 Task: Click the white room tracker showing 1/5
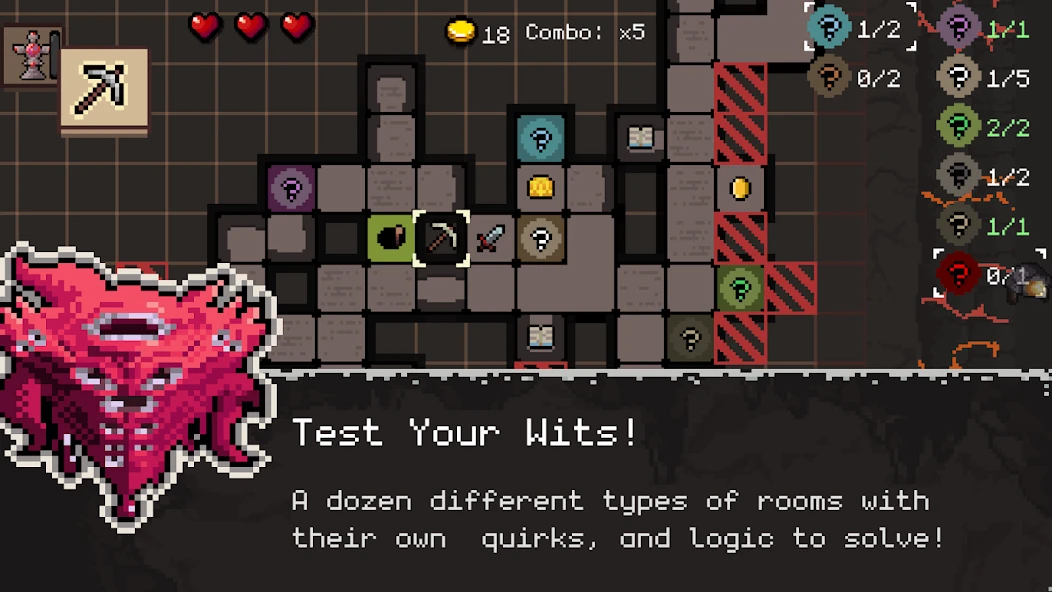(984, 77)
